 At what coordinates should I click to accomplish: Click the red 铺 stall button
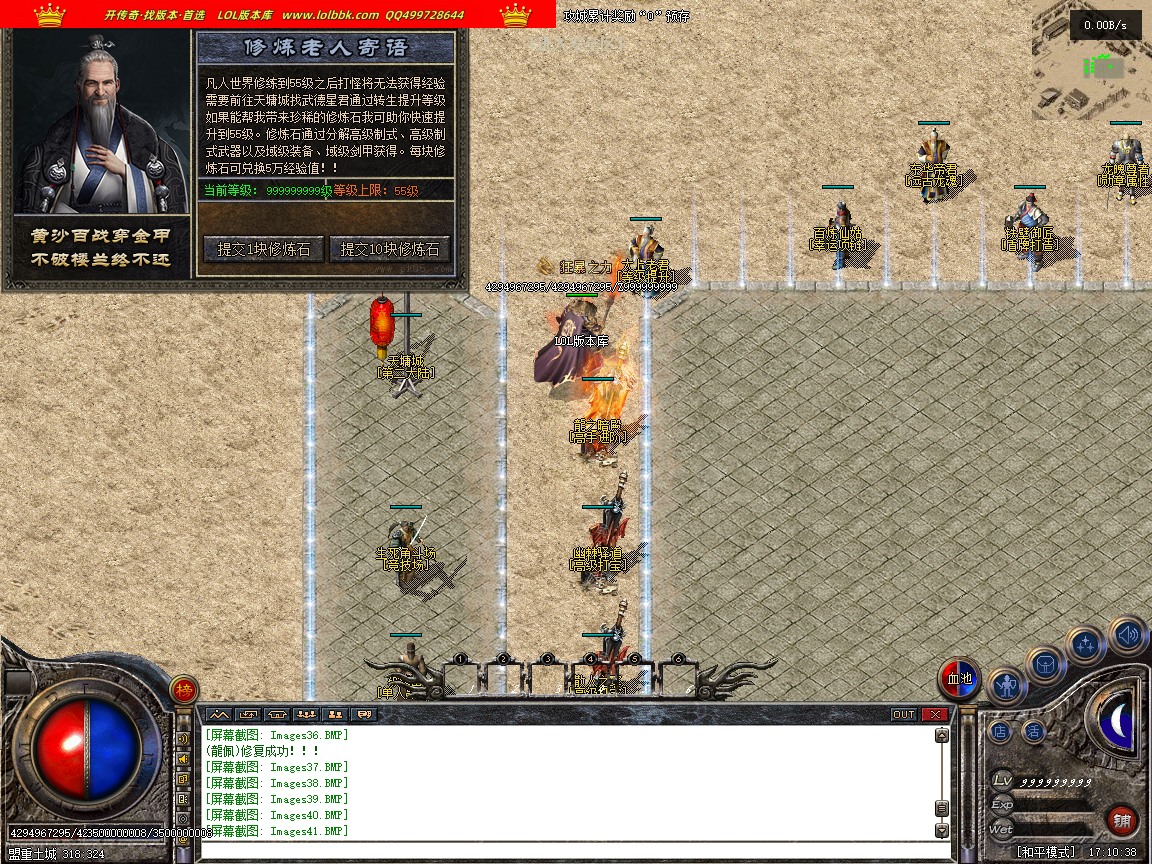click(1122, 822)
